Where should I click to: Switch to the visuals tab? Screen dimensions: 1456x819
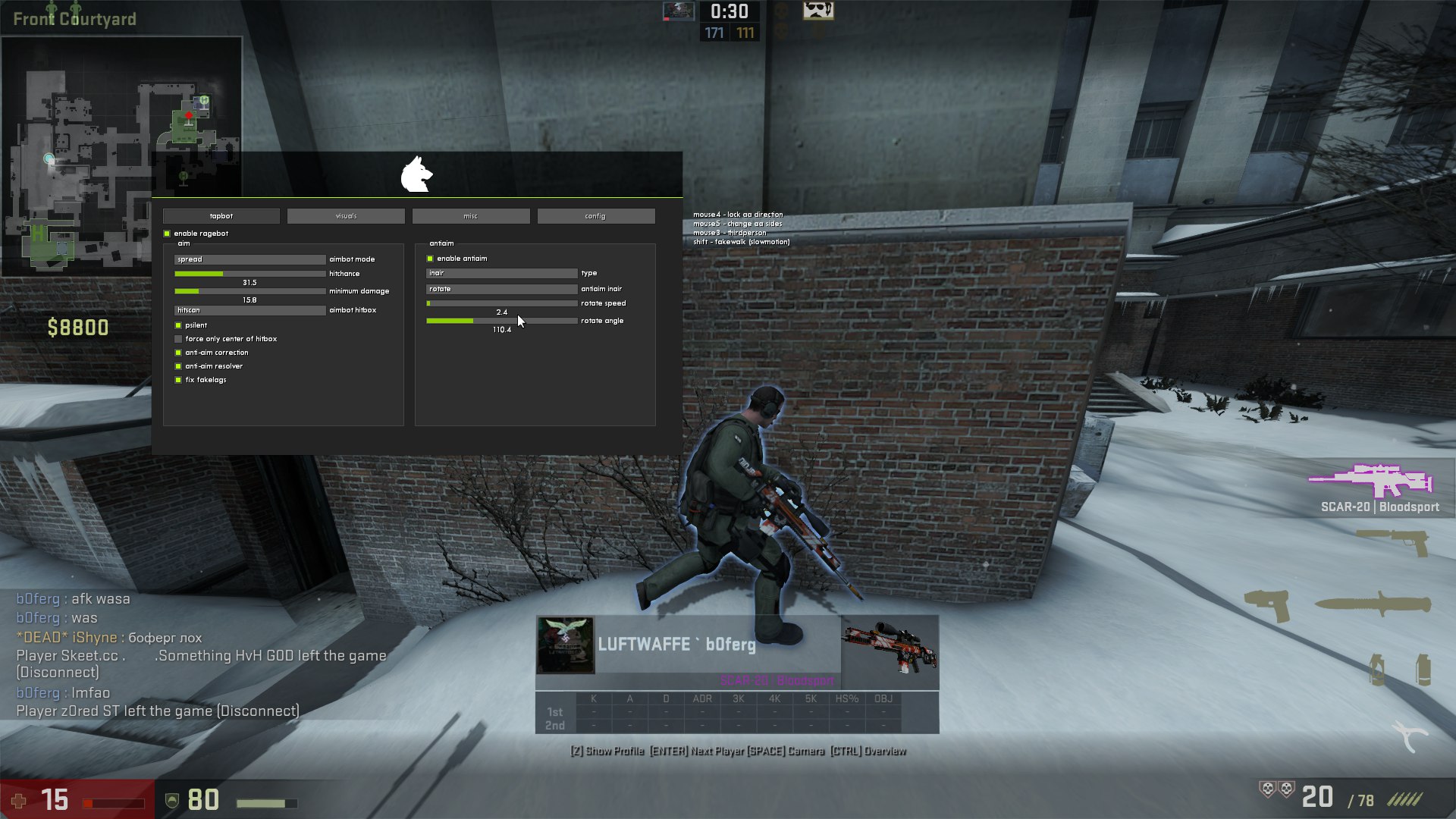point(346,216)
